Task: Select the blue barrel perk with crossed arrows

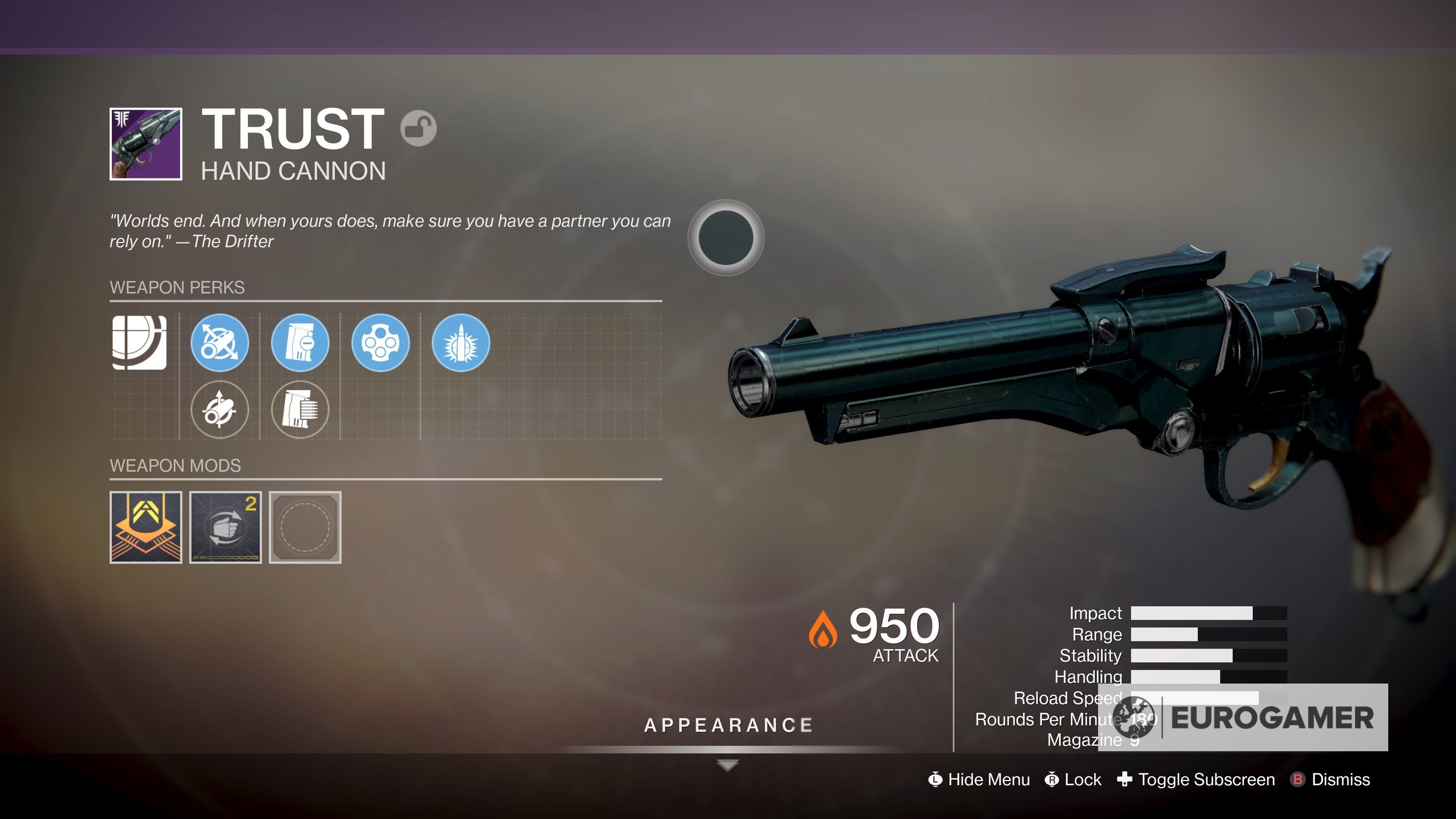Action: (x=219, y=344)
